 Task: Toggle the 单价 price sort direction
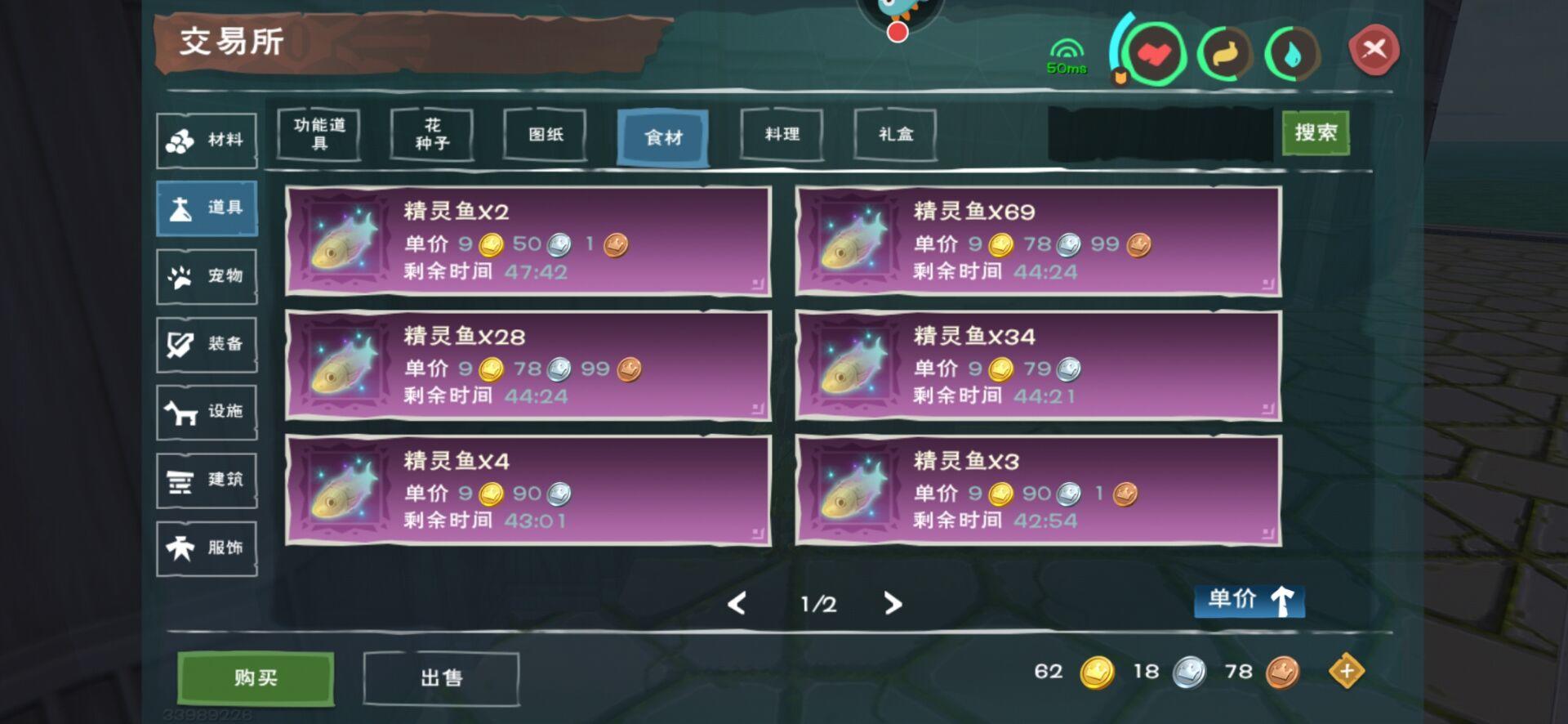point(1249,602)
